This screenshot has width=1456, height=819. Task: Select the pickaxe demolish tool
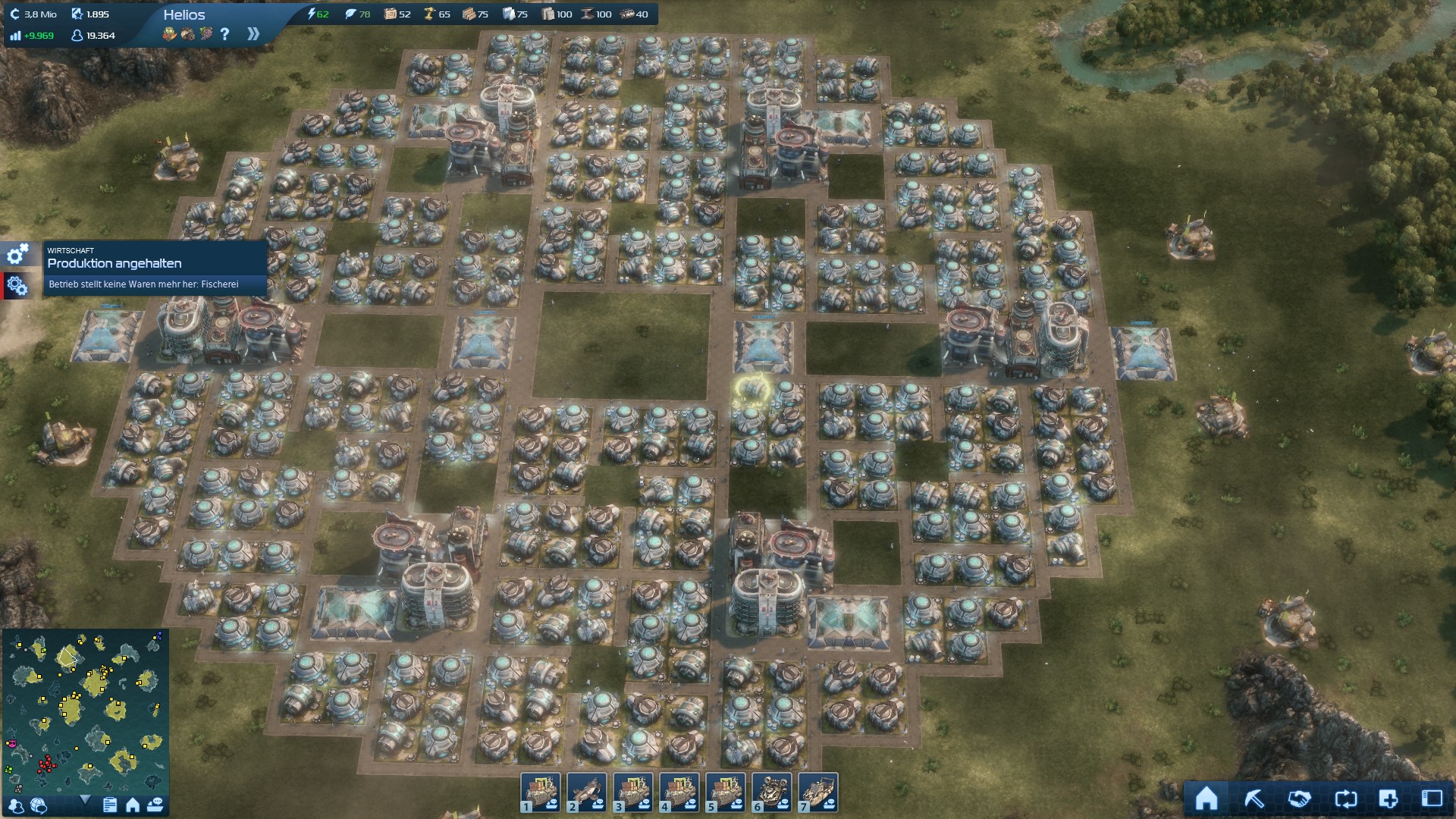(x=1254, y=799)
